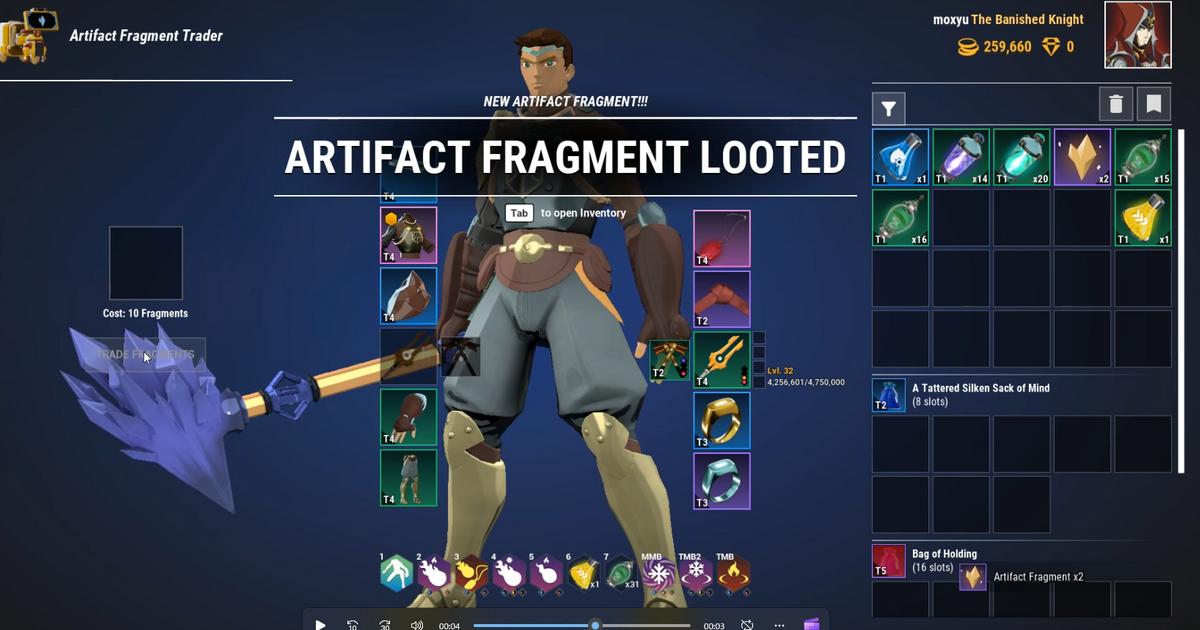Activate the MMB frost swirl ability

(x=658, y=574)
